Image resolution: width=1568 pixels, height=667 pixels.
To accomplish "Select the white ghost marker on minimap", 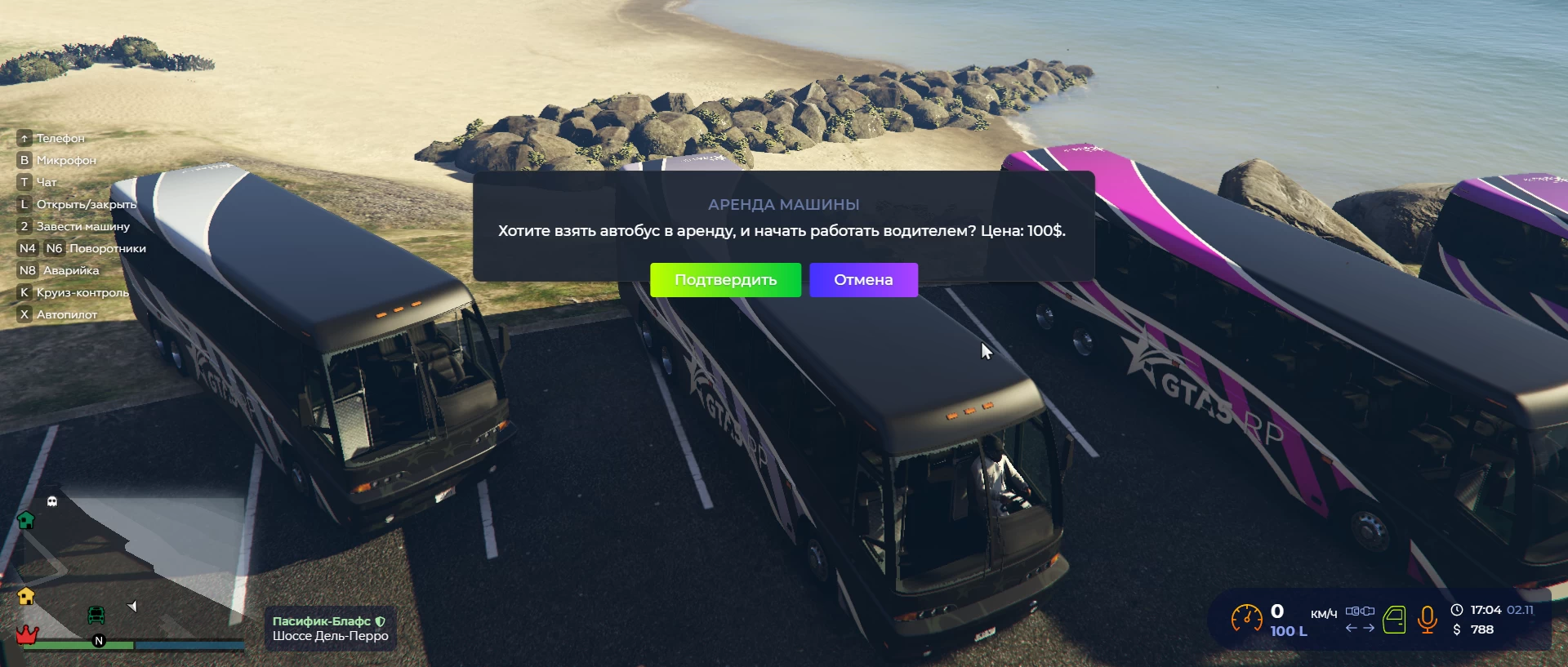I will (x=52, y=501).
